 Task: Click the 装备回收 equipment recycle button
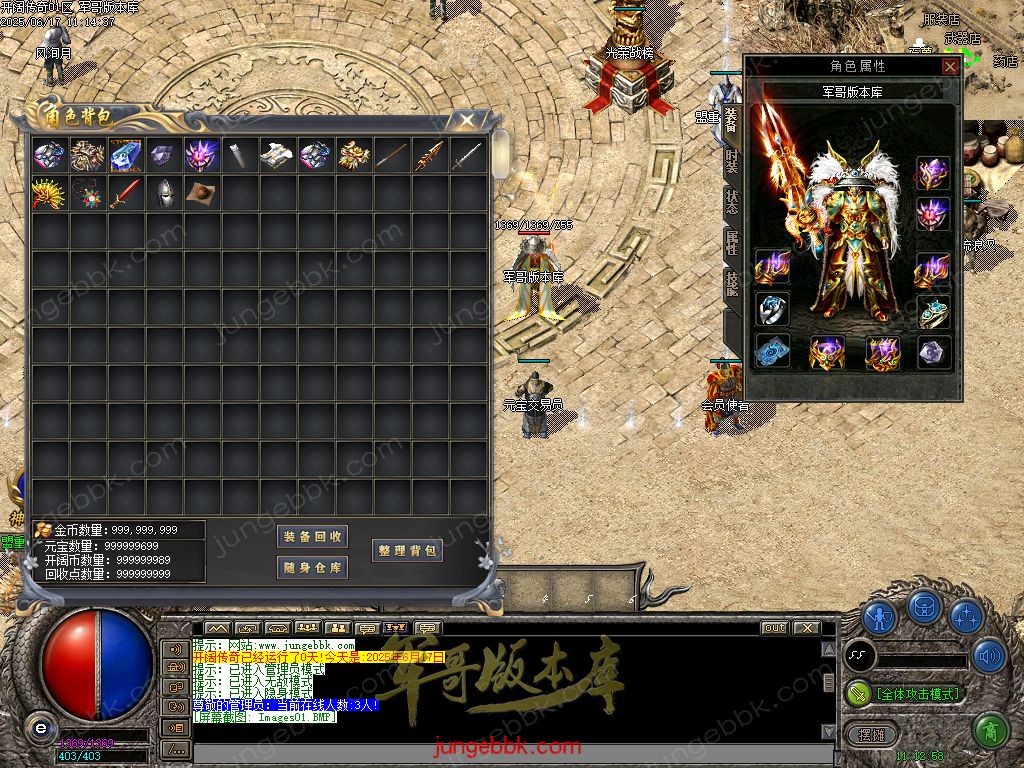pyautogui.click(x=312, y=537)
